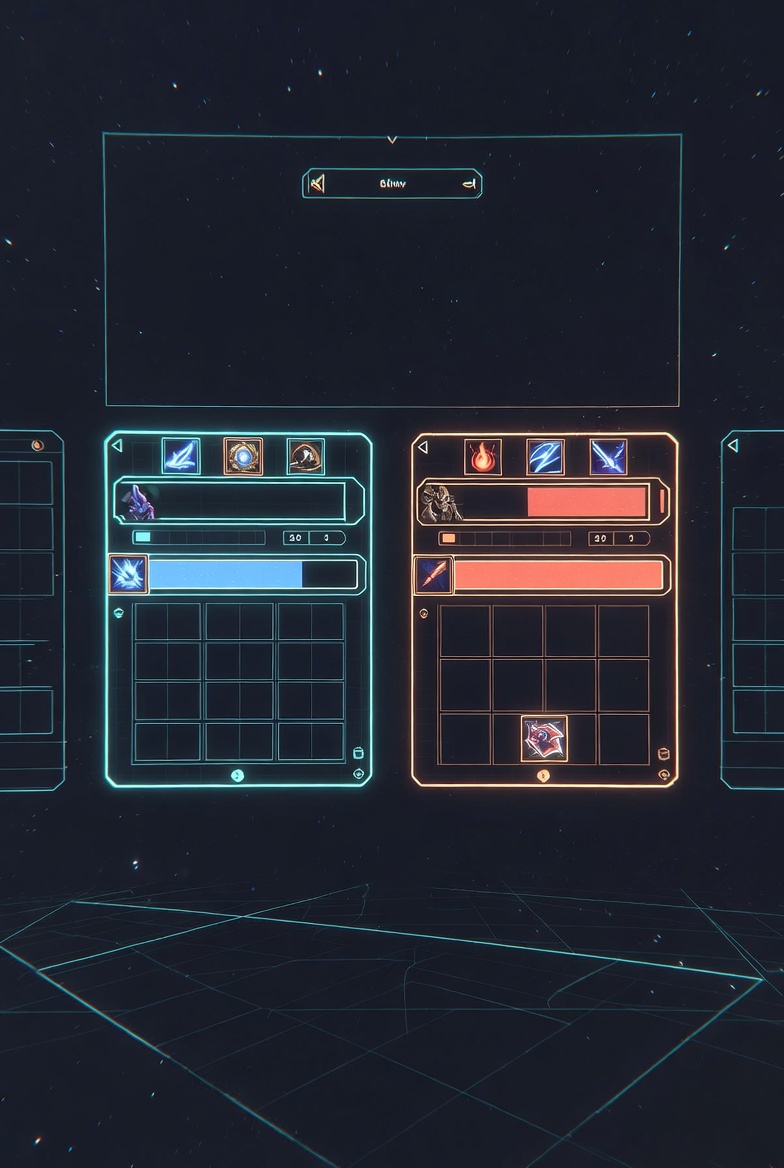This screenshot has width=784, height=1168.
Task: Select the armored character portrait in orange panel
Action: tap(440, 502)
